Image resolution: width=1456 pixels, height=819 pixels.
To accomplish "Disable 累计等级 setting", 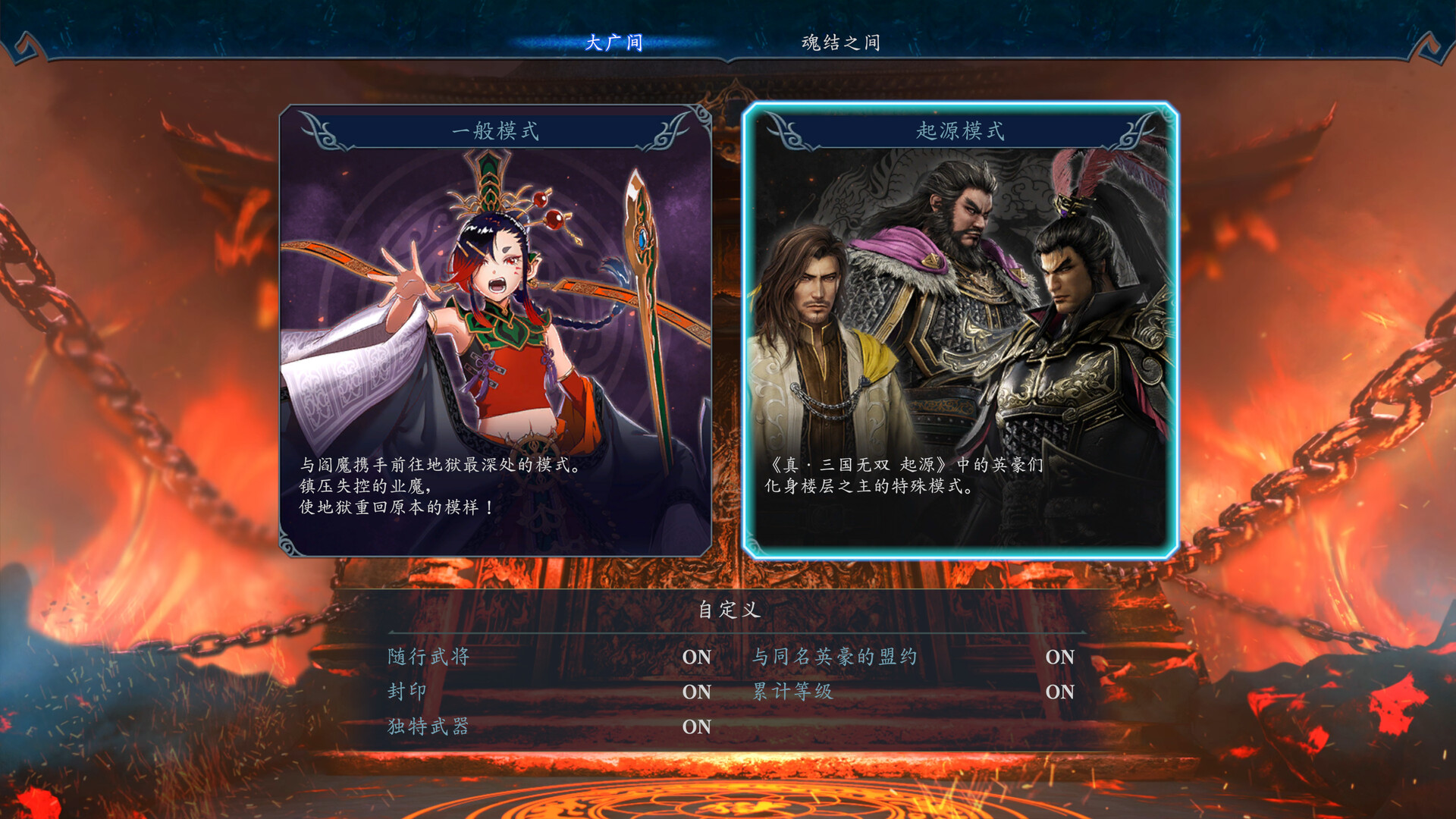I will (x=1060, y=692).
